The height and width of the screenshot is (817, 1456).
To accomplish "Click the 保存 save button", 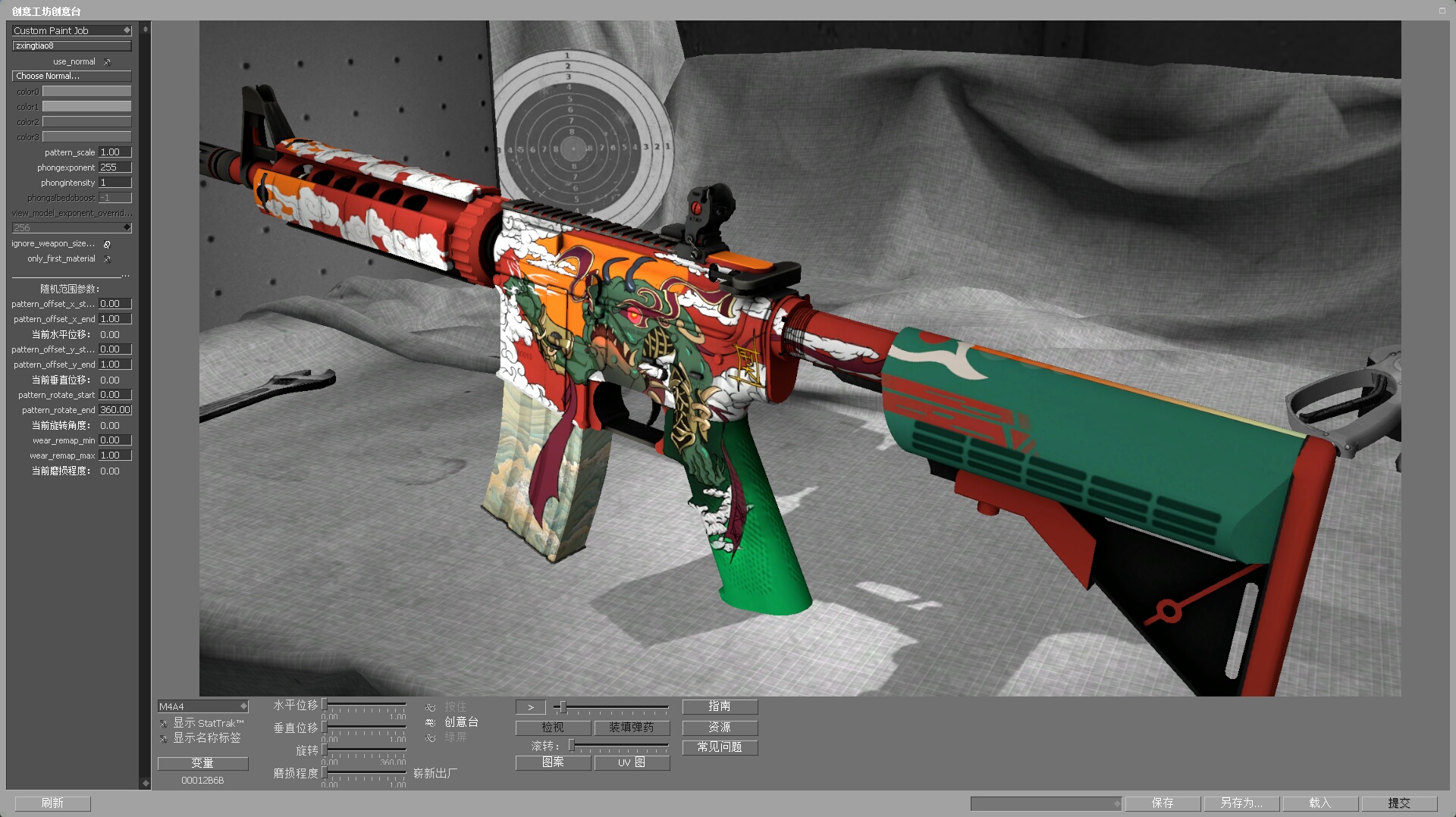I will click(x=1163, y=803).
